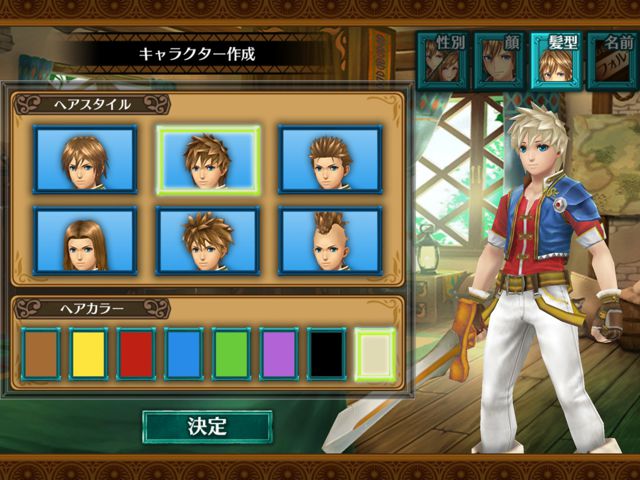The width and height of the screenshot is (640, 480).
Task: Confirm with the 決定 button
Action: click(207, 426)
